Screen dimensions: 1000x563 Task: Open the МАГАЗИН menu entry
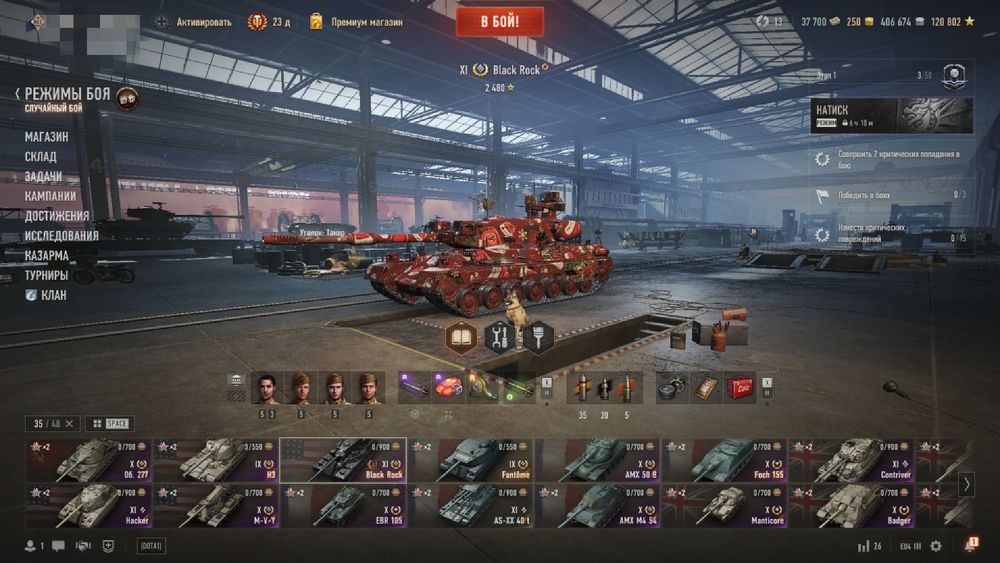[47, 137]
